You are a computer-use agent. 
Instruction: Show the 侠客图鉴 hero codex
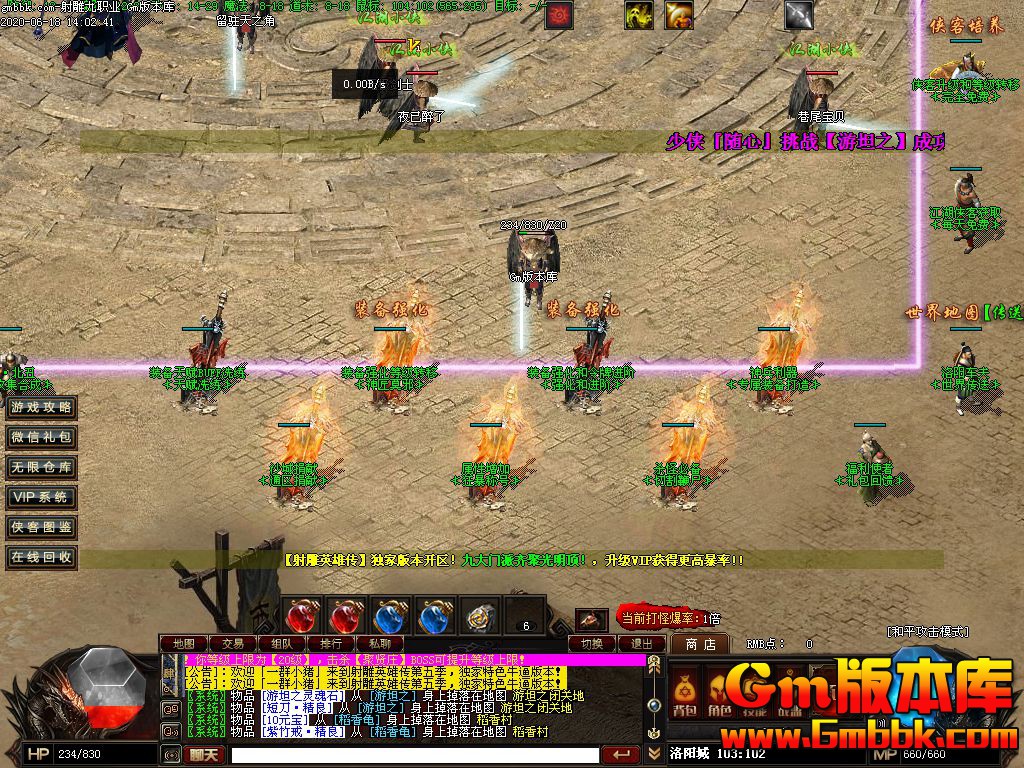41,527
